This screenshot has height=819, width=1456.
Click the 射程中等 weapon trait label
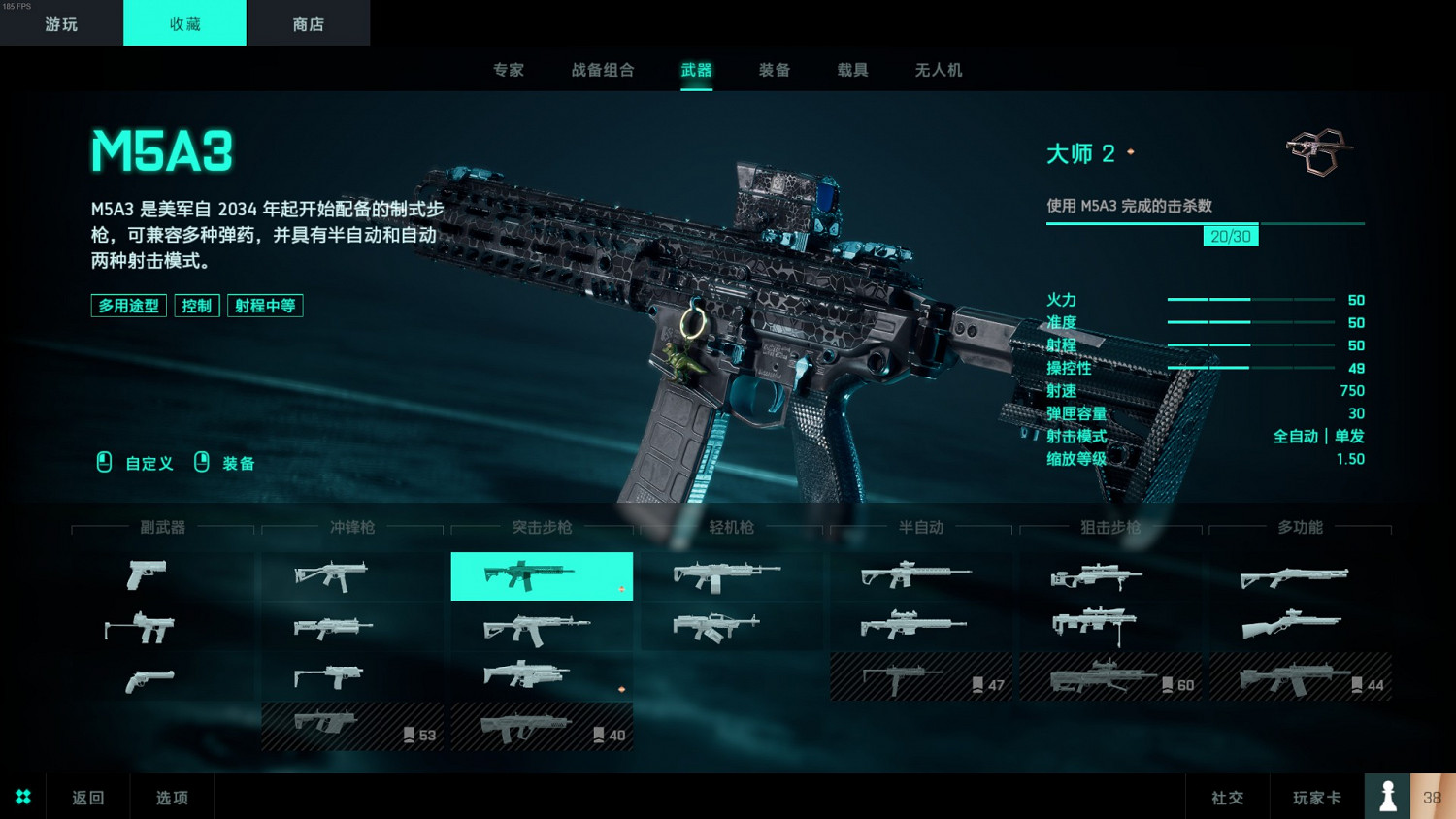(x=264, y=306)
